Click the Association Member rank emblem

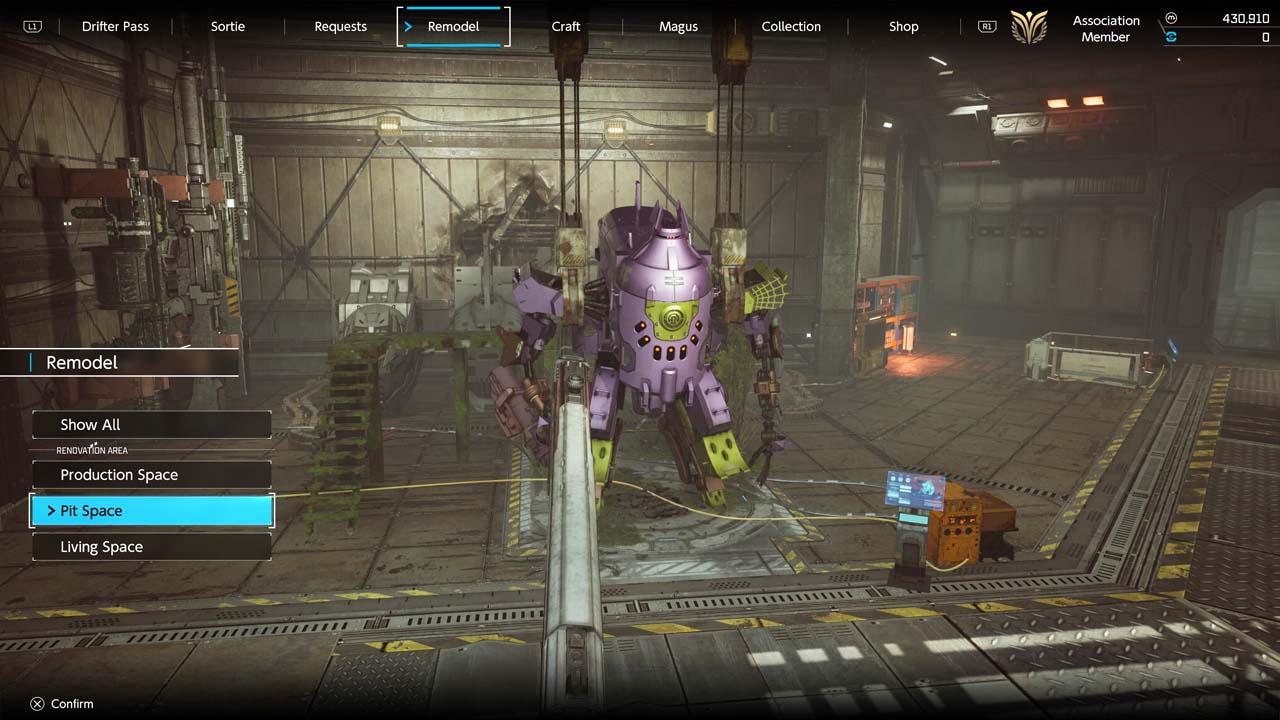point(1029,27)
